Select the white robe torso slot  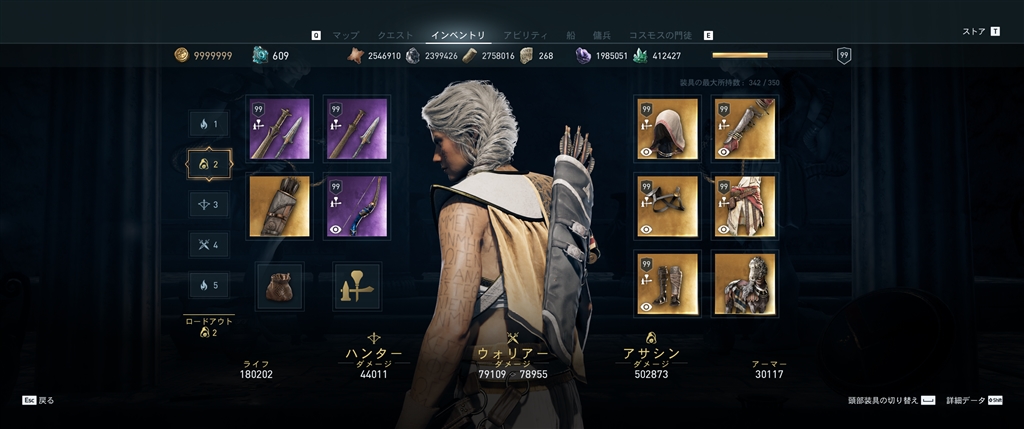coord(744,206)
